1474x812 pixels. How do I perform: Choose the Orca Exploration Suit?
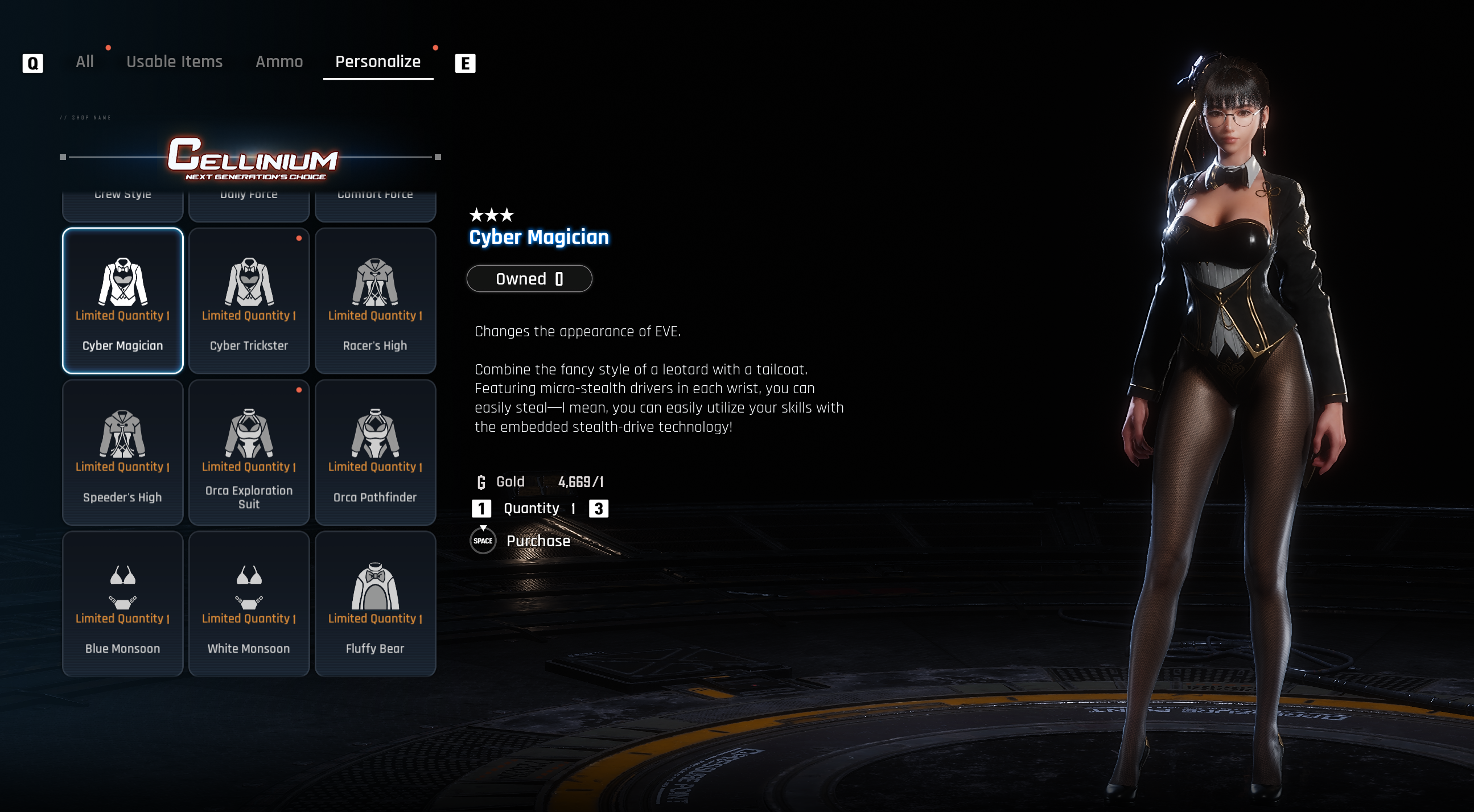[249, 452]
